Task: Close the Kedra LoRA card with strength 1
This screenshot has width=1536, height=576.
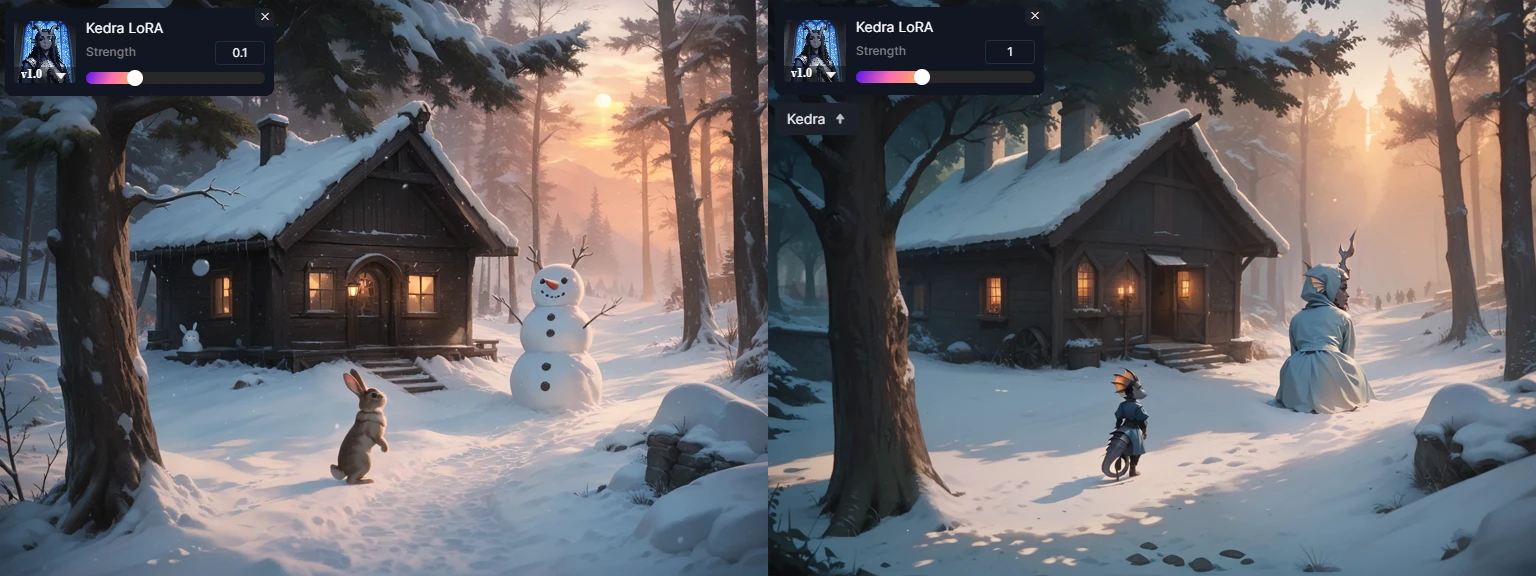Action: click(1035, 16)
